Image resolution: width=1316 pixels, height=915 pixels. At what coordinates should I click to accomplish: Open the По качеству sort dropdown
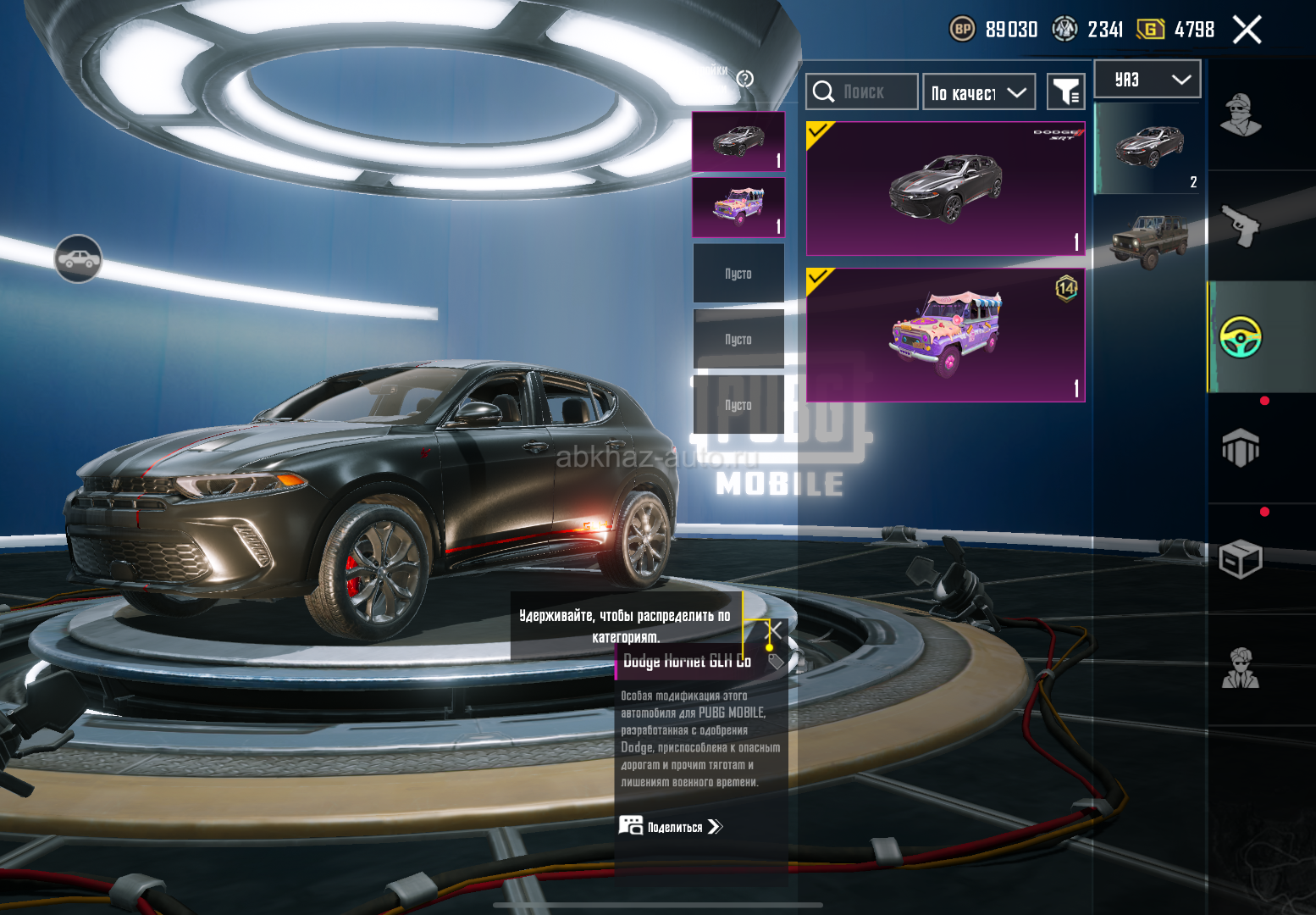pos(979,92)
